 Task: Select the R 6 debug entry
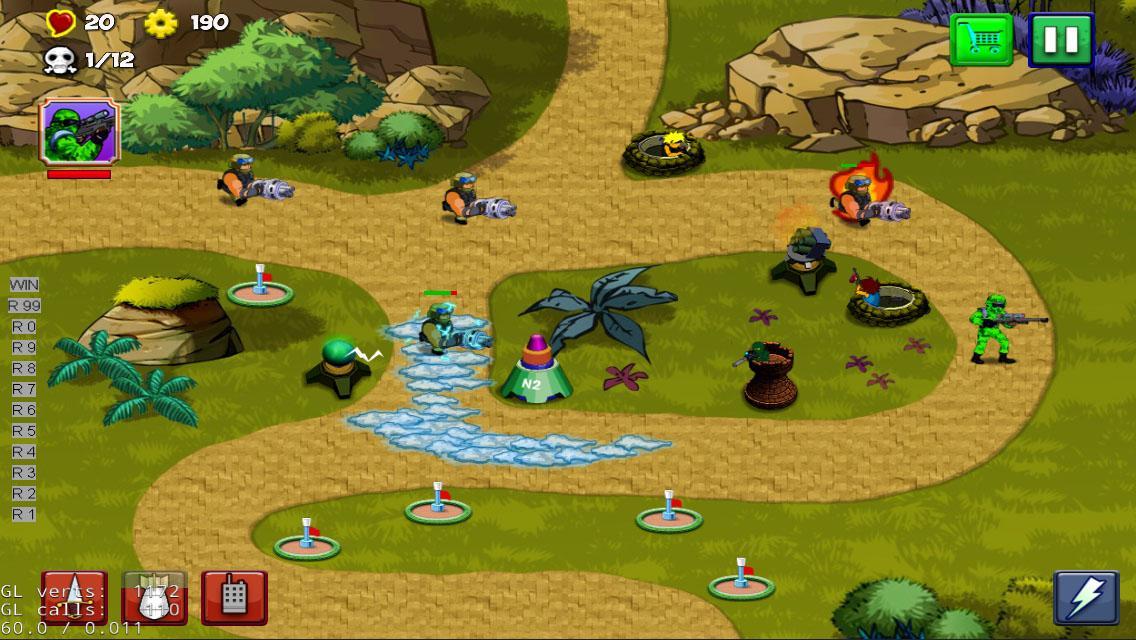point(24,410)
